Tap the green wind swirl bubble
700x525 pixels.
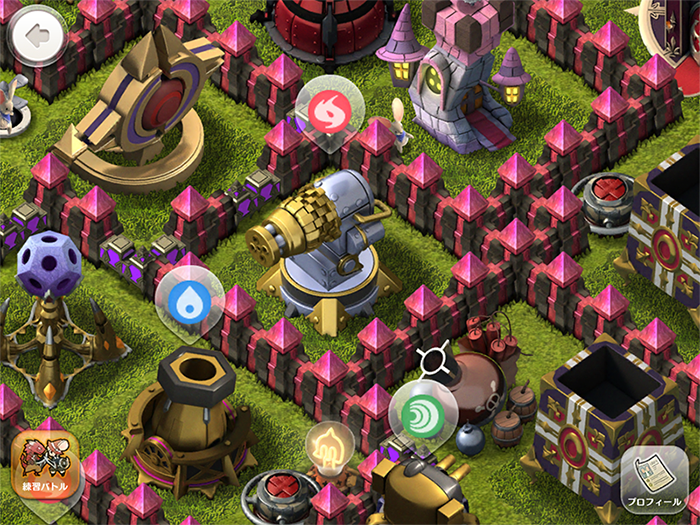[422, 412]
